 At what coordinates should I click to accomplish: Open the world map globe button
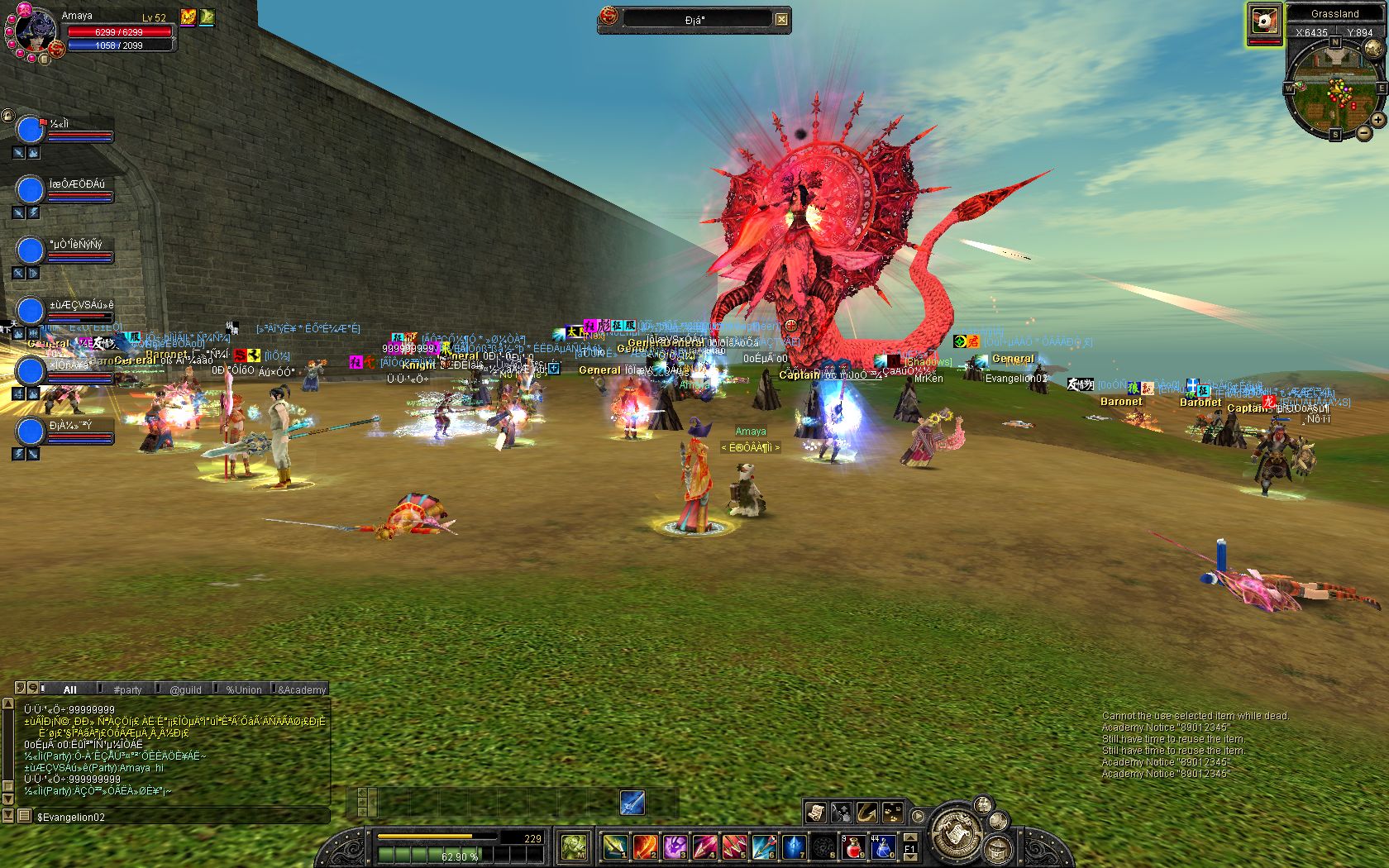pos(1373,48)
